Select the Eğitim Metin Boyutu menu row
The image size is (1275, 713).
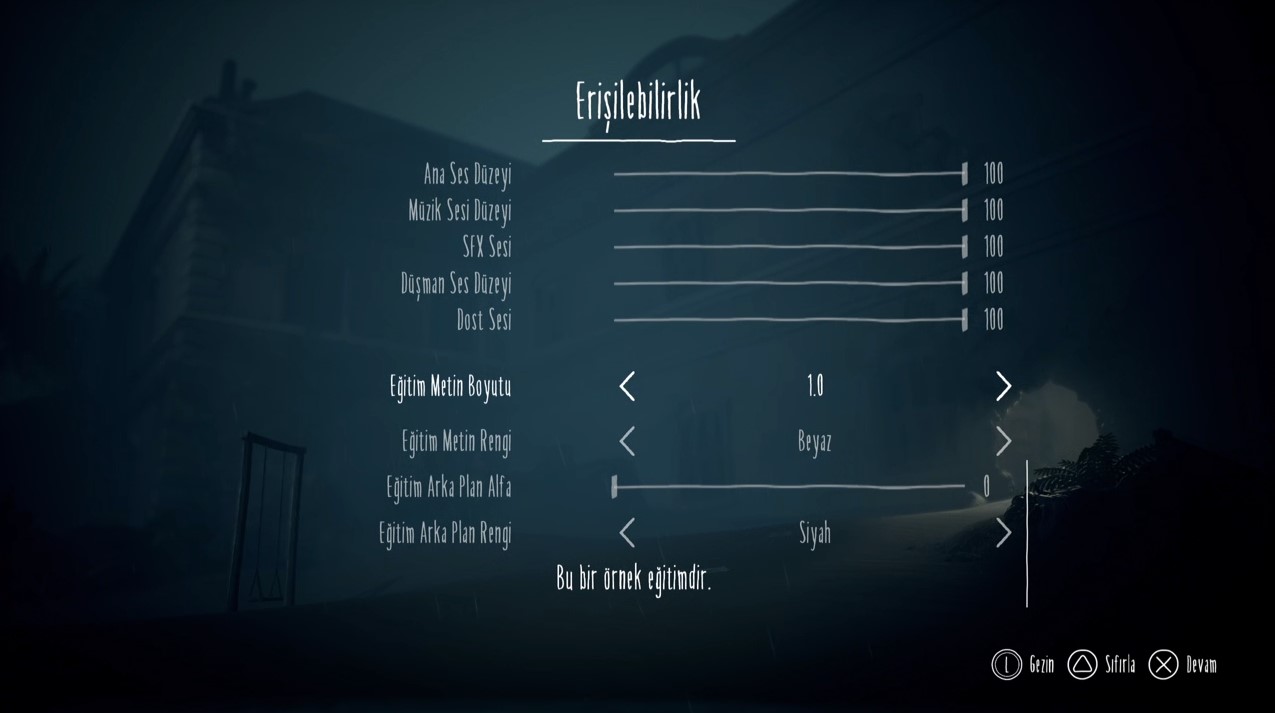click(x=450, y=386)
